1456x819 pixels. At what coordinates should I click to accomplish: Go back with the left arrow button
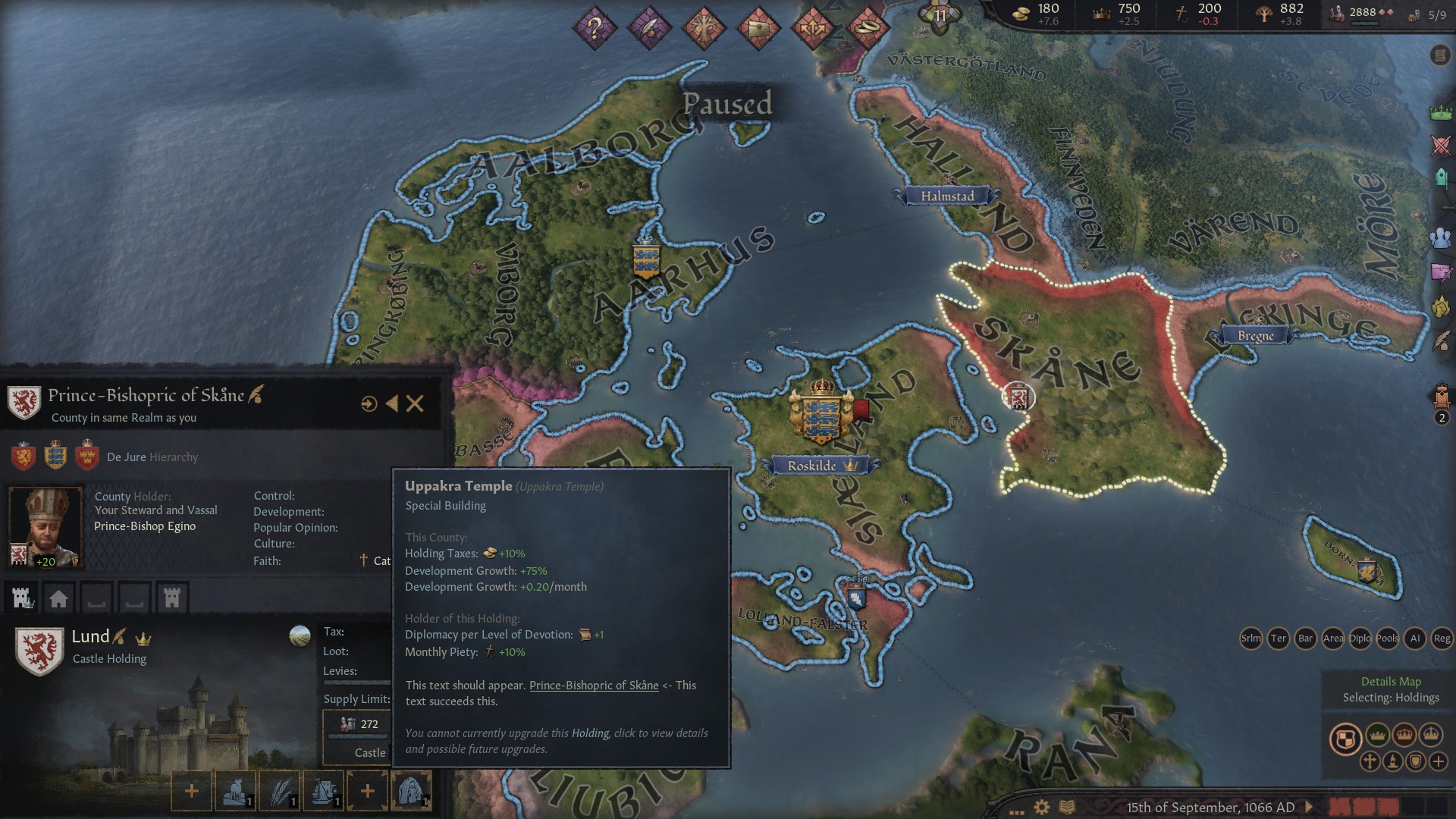[391, 403]
